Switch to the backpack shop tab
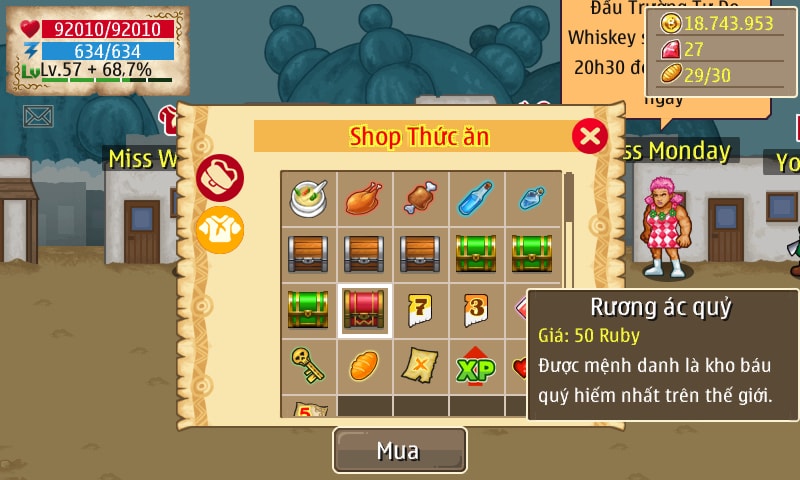The image size is (800, 480). tap(219, 178)
